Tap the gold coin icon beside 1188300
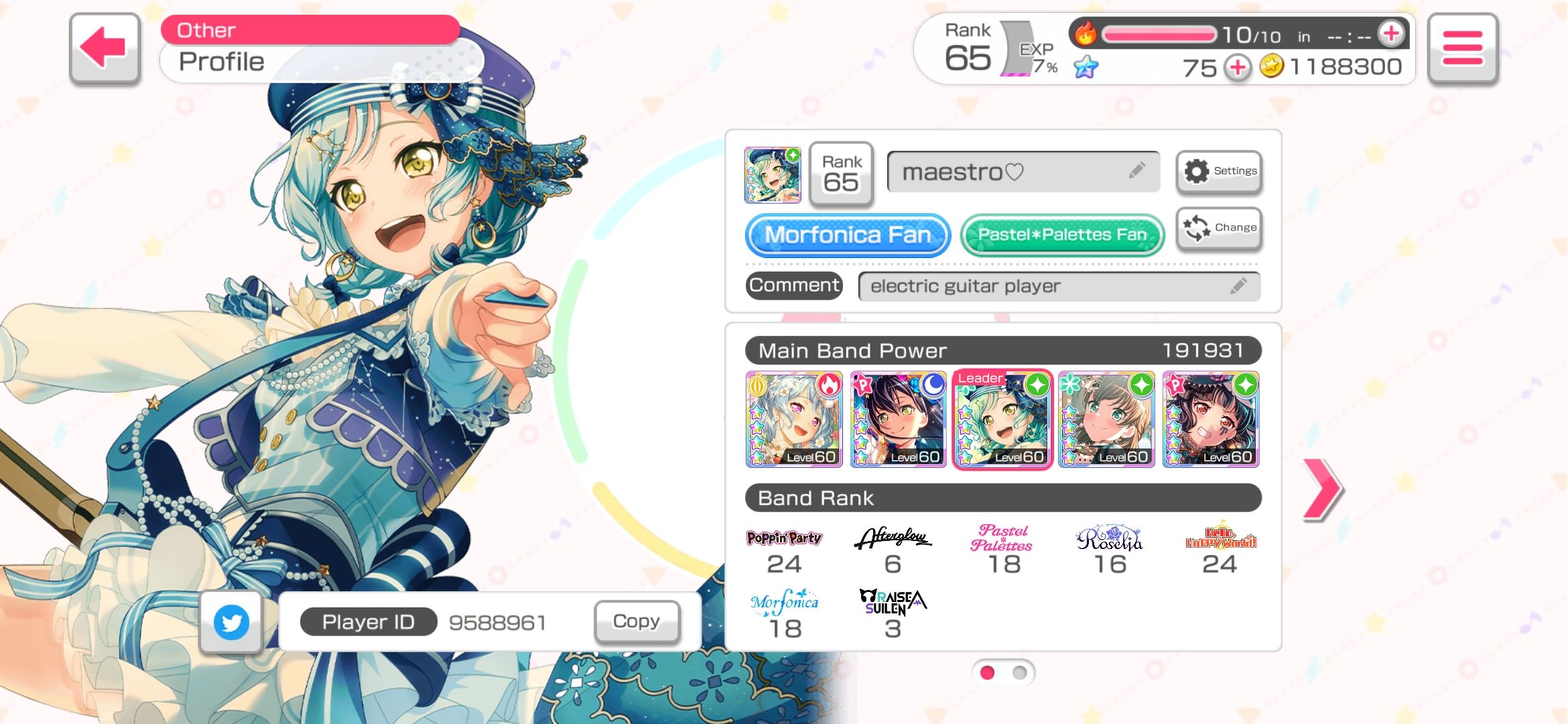1568x724 pixels. tap(1277, 66)
